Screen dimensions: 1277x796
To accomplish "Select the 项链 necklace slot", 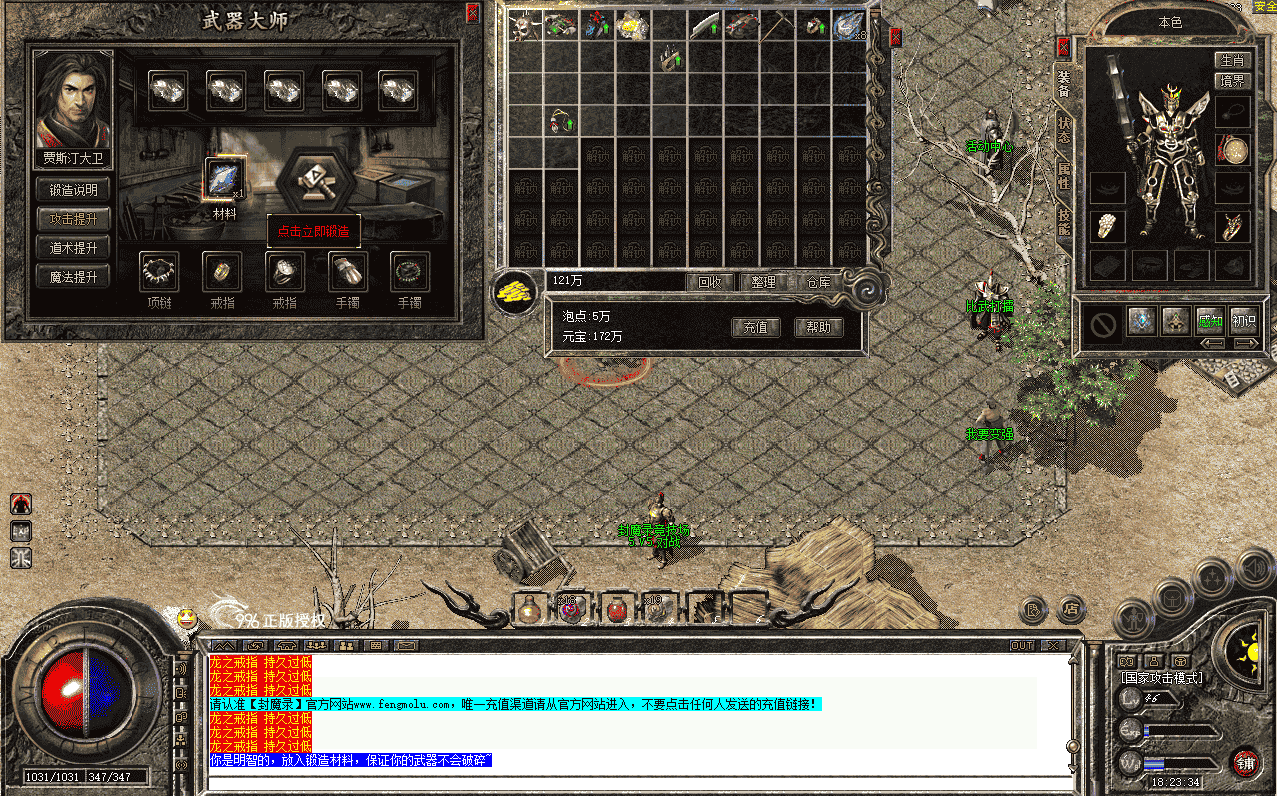I will tap(159, 271).
